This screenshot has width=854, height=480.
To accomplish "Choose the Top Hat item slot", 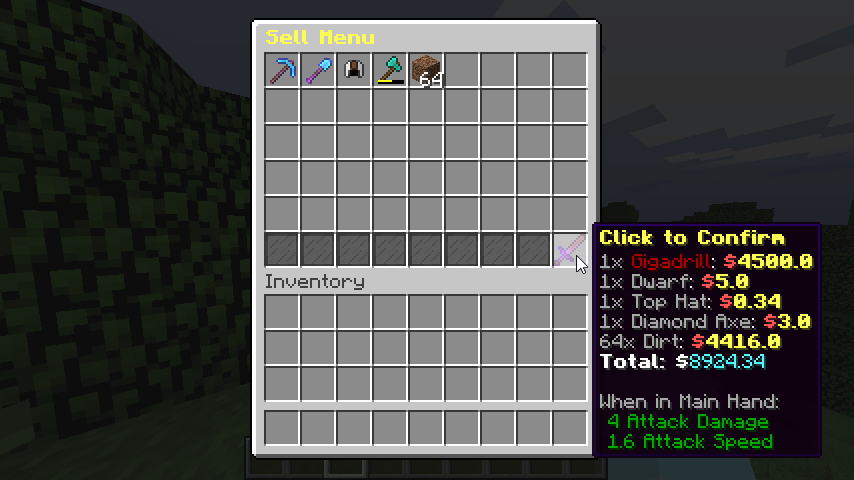I will point(355,71).
